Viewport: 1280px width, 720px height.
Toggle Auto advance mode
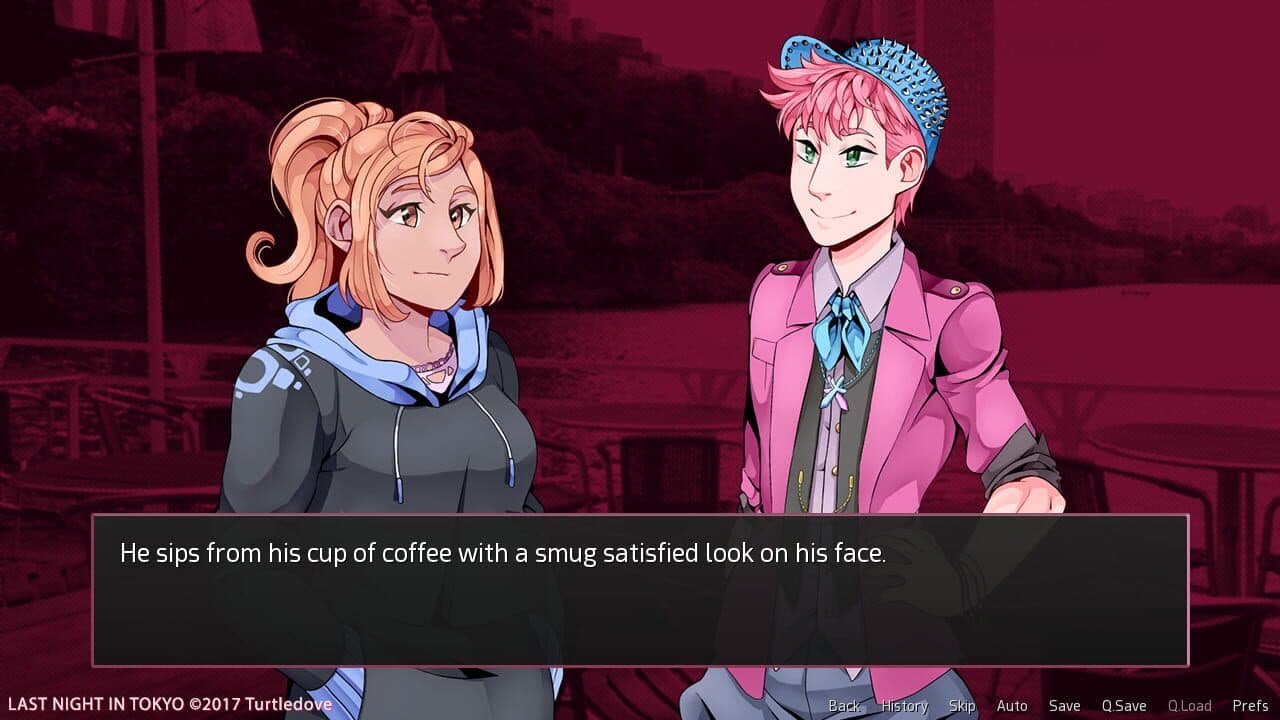pos(1012,705)
